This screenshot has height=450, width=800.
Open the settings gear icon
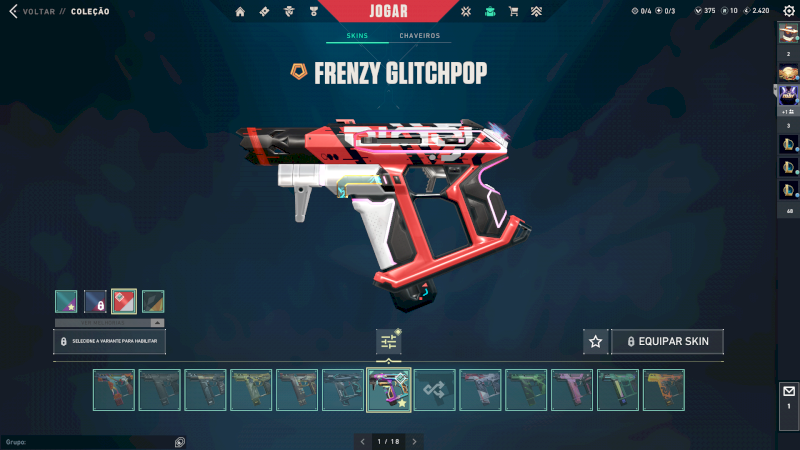tap(788, 11)
